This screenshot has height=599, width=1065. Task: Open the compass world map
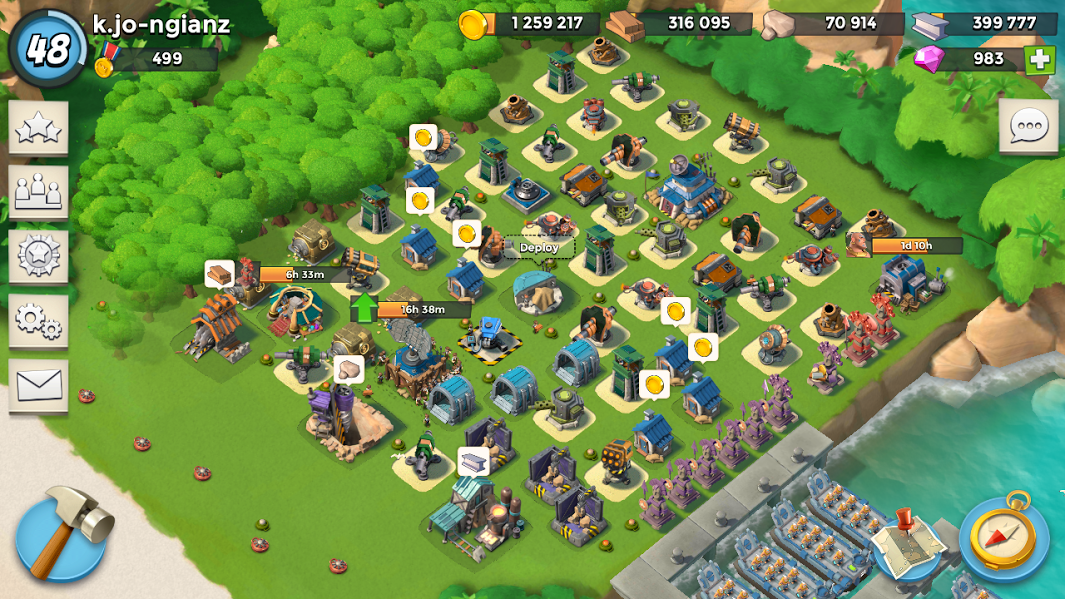(1003, 537)
